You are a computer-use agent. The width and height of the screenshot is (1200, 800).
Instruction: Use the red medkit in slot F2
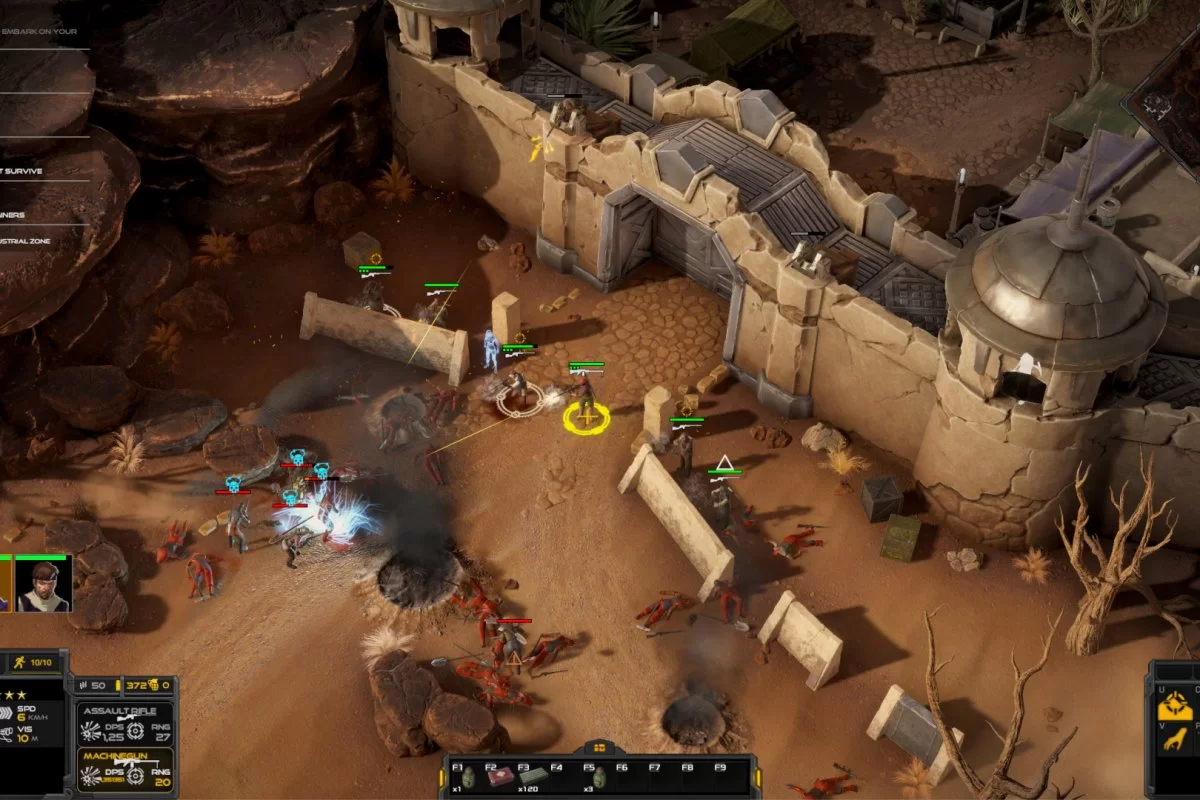pos(500,777)
